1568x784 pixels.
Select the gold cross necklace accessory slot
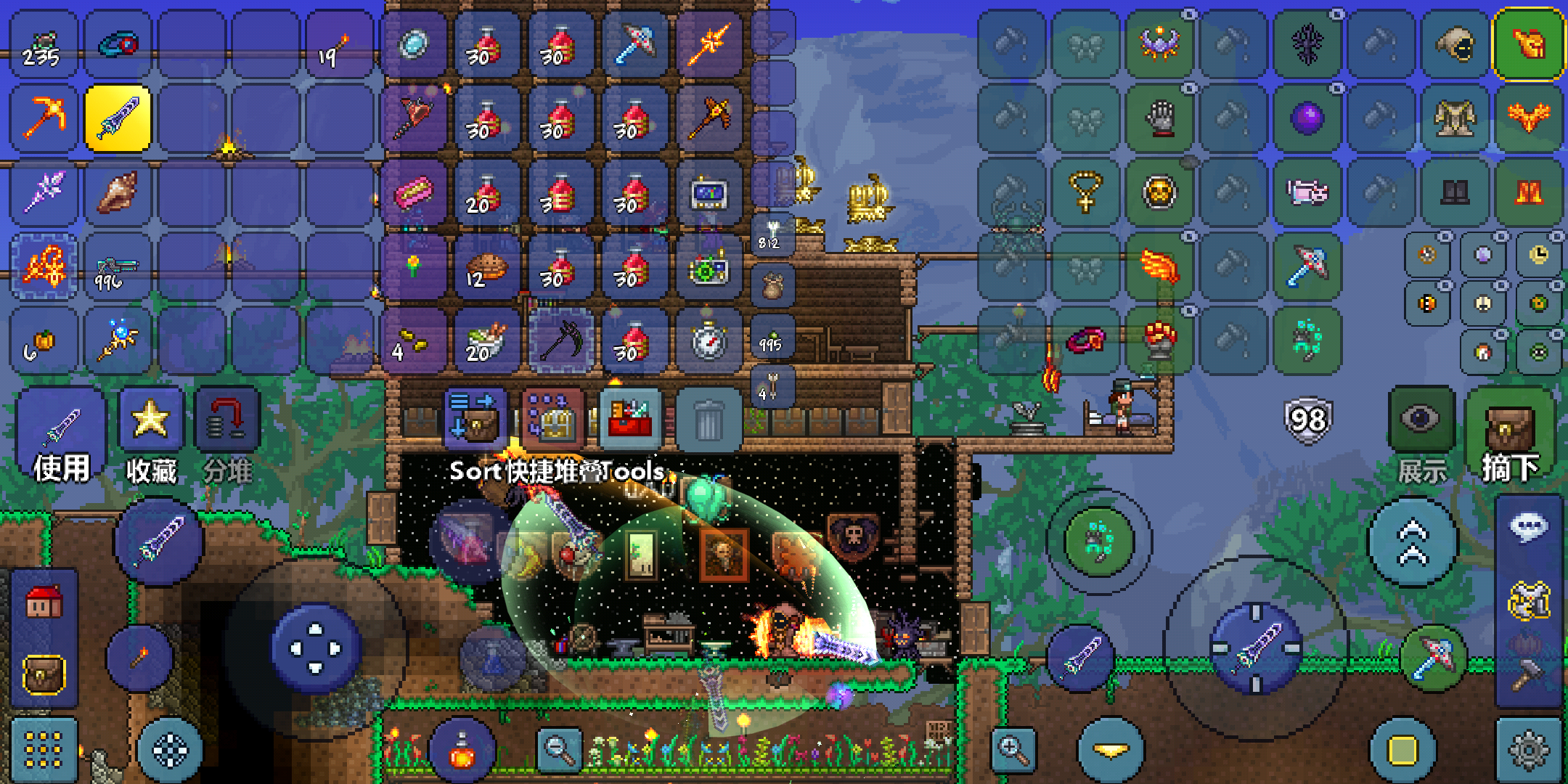[1085, 192]
